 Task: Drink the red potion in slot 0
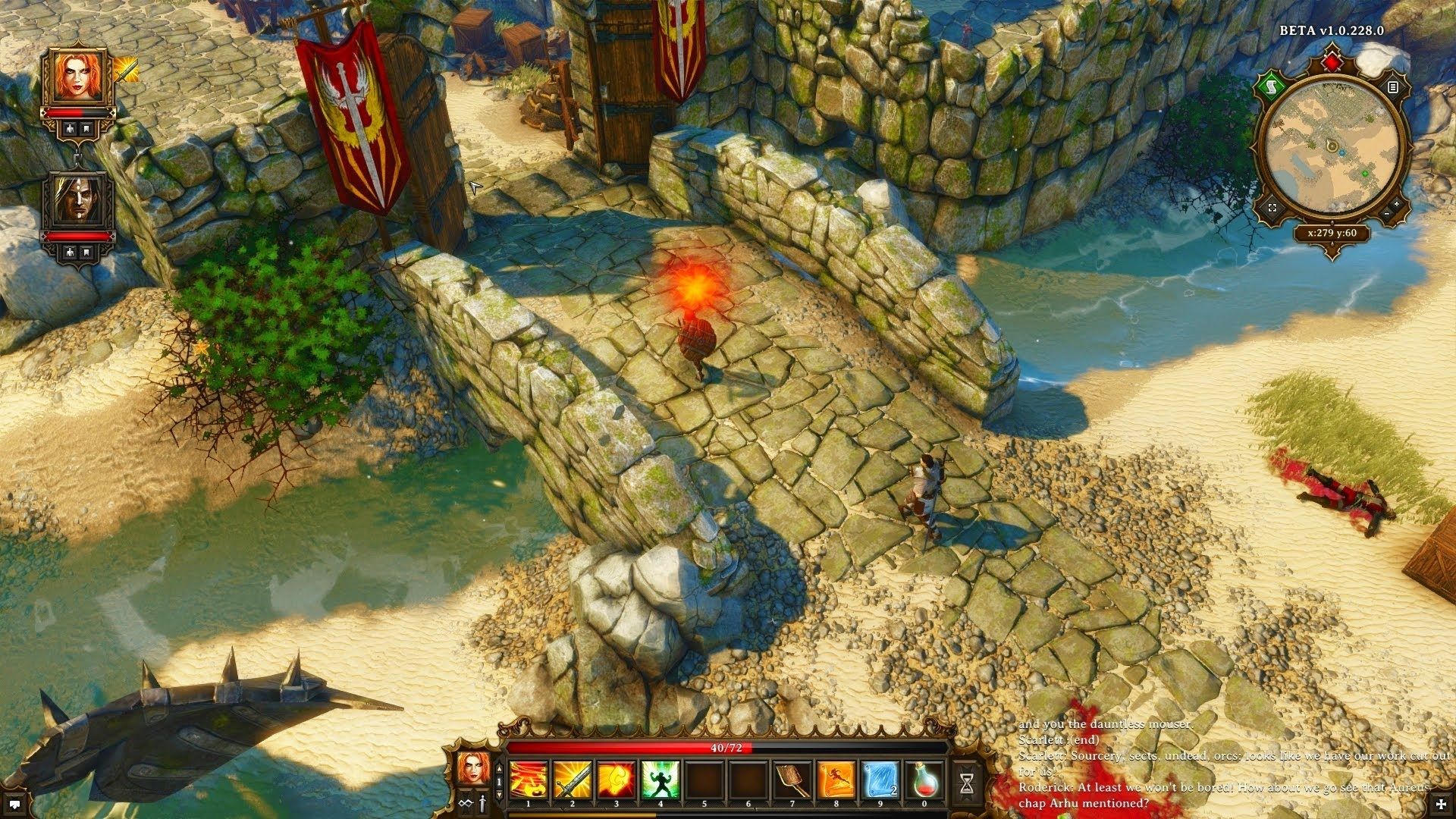(x=924, y=780)
